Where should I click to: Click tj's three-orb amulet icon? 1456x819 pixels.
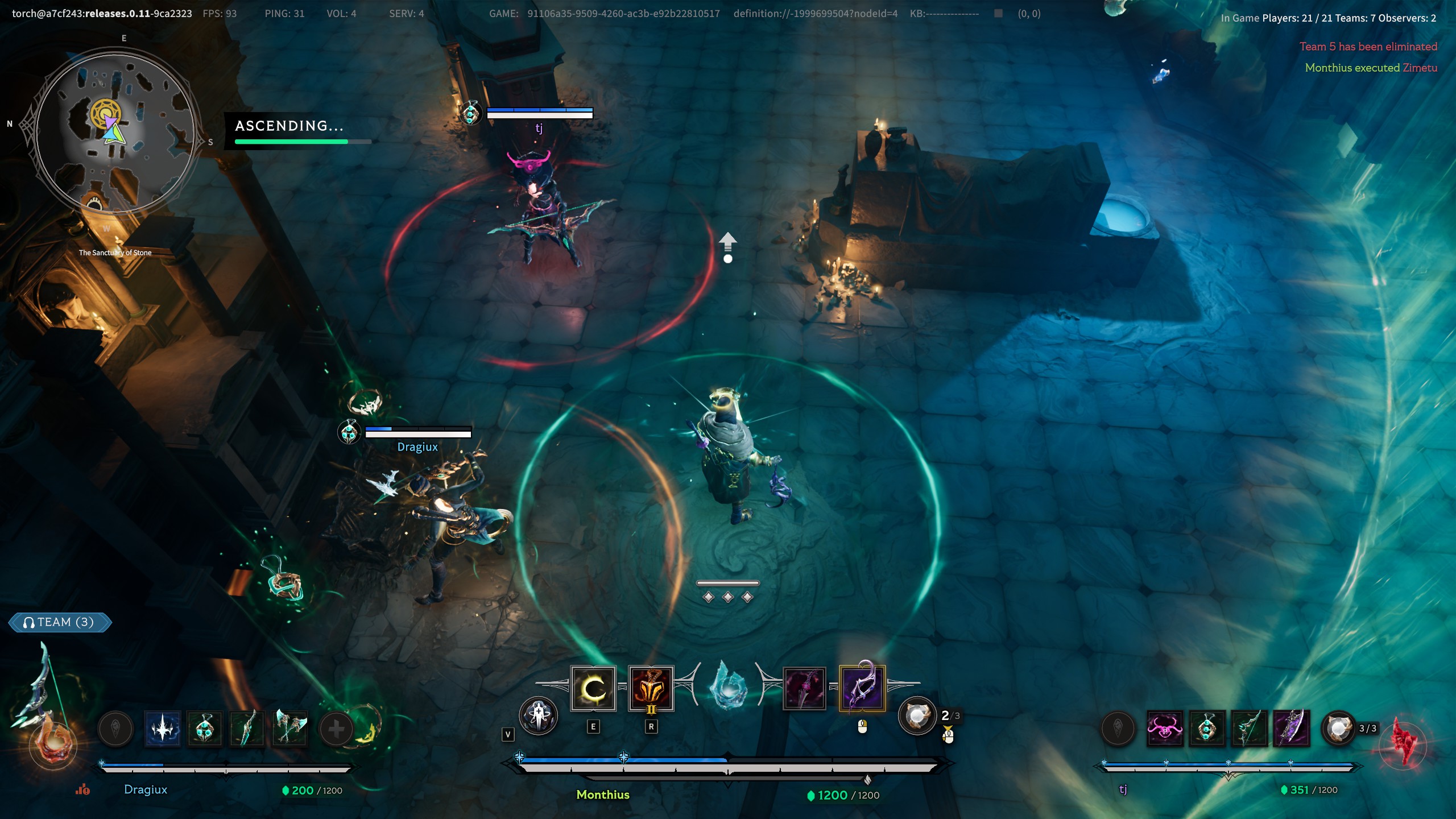(1207, 729)
